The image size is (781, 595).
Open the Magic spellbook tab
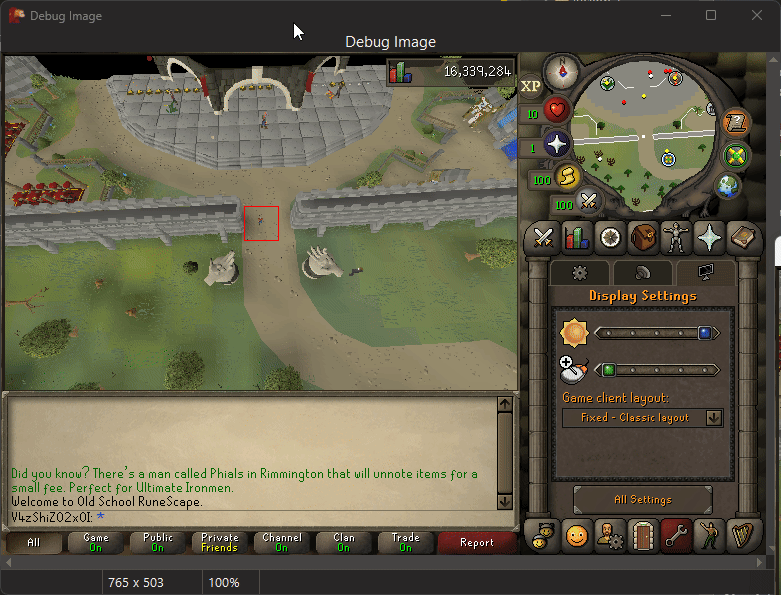(x=709, y=238)
